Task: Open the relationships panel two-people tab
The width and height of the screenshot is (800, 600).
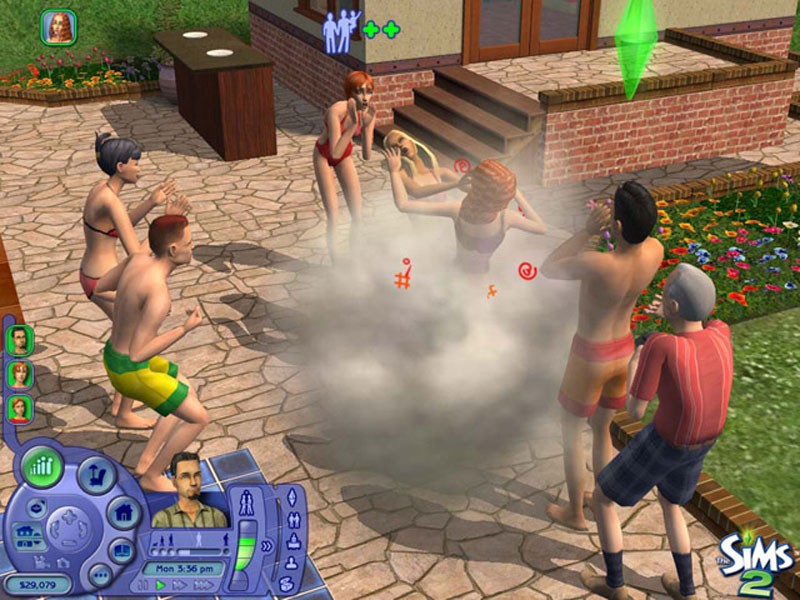Action: (x=293, y=519)
